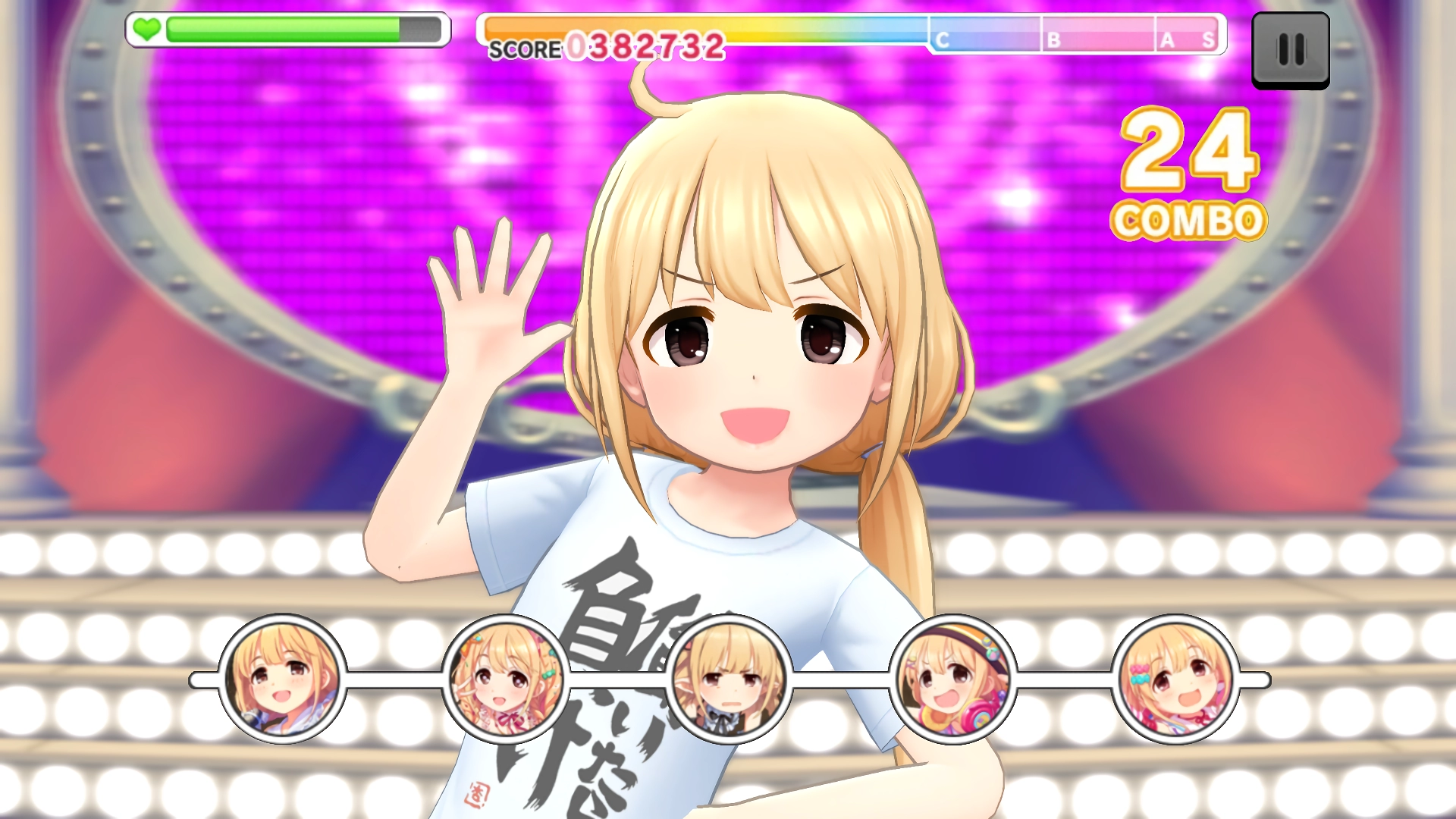Hit the idol with blue hair clips circle
Screen dimensions: 1456x819
click(1175, 679)
